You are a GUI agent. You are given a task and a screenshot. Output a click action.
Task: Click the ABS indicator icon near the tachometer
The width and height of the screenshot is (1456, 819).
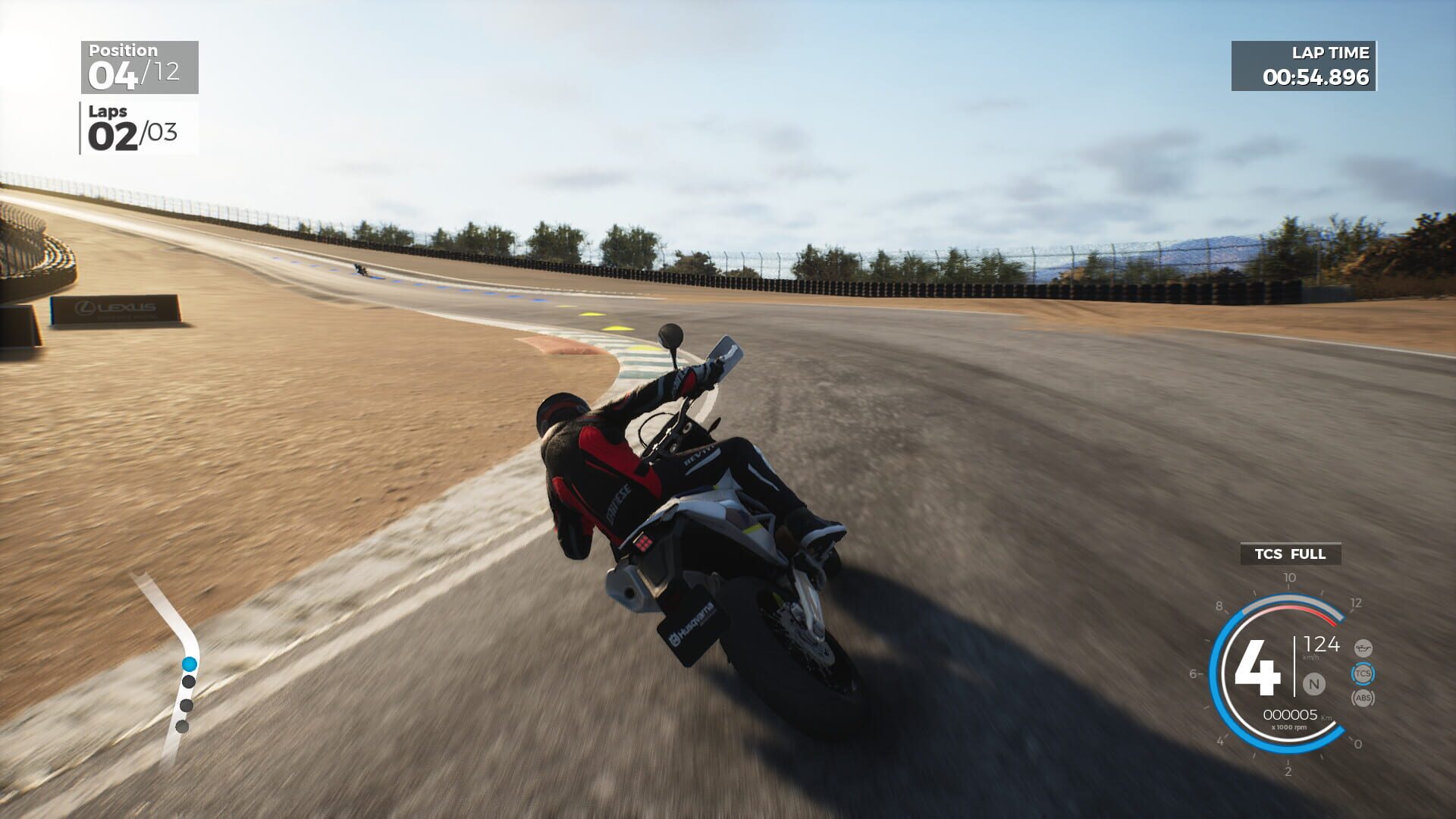(x=1363, y=698)
